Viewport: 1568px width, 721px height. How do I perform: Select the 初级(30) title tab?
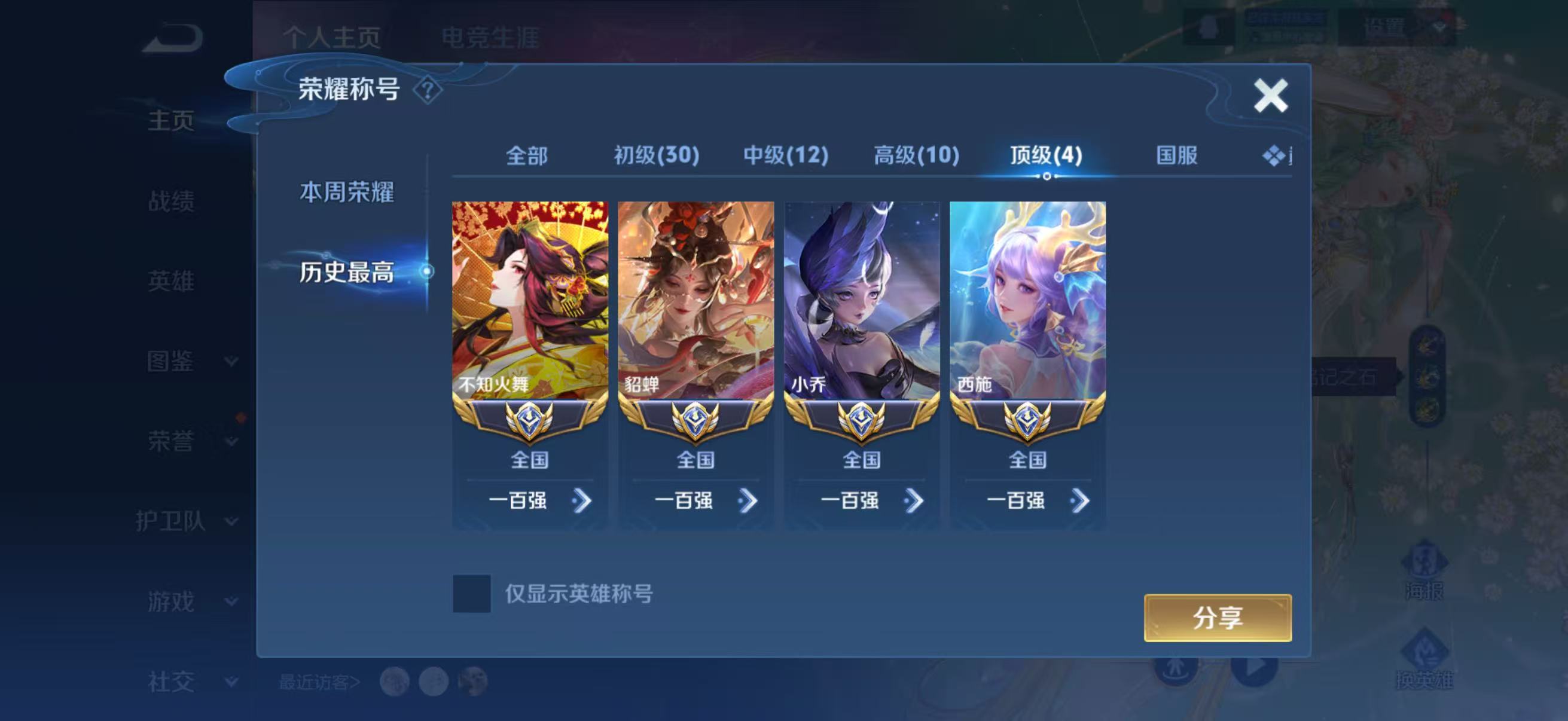pyautogui.click(x=654, y=155)
